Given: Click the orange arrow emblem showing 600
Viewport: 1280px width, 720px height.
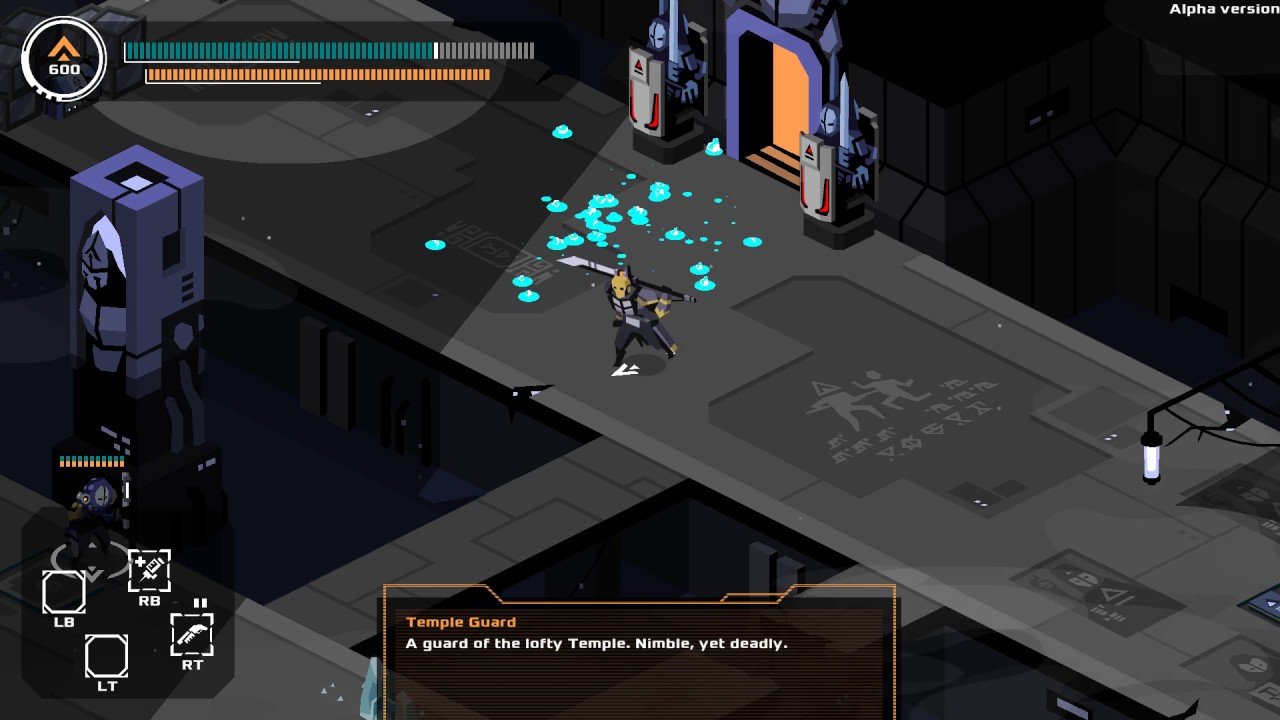Looking at the screenshot, I should click(x=62, y=55).
